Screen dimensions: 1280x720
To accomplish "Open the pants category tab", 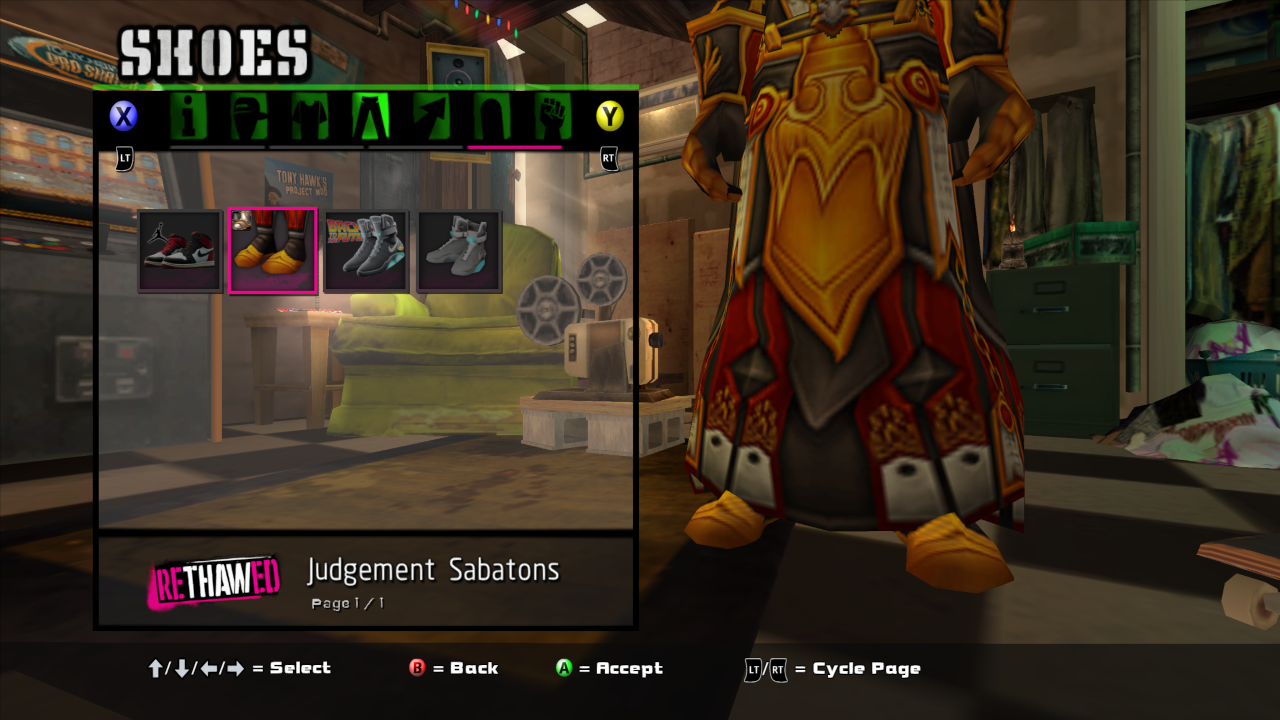I will [x=370, y=117].
